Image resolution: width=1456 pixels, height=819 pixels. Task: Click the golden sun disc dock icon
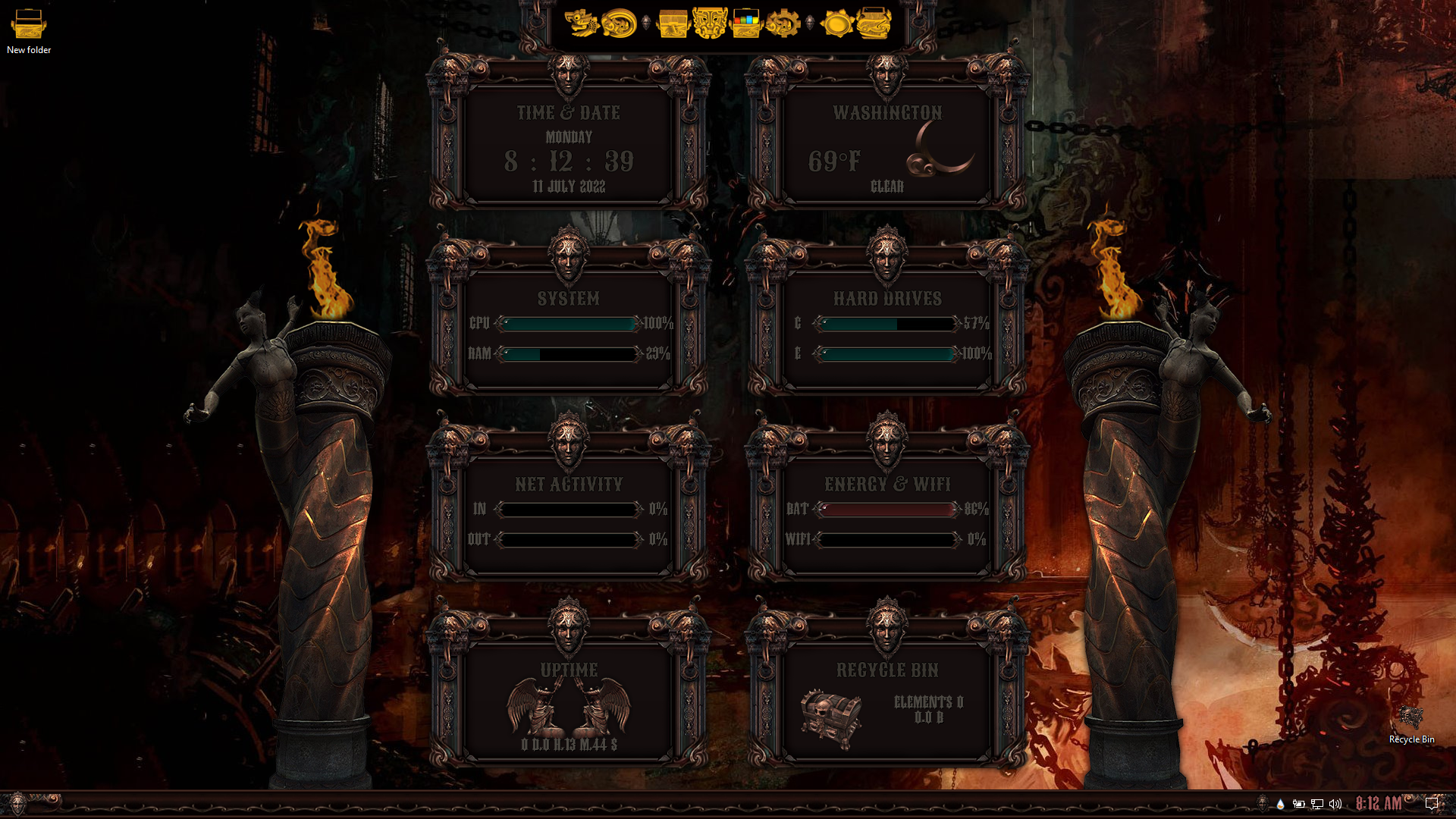click(x=837, y=24)
